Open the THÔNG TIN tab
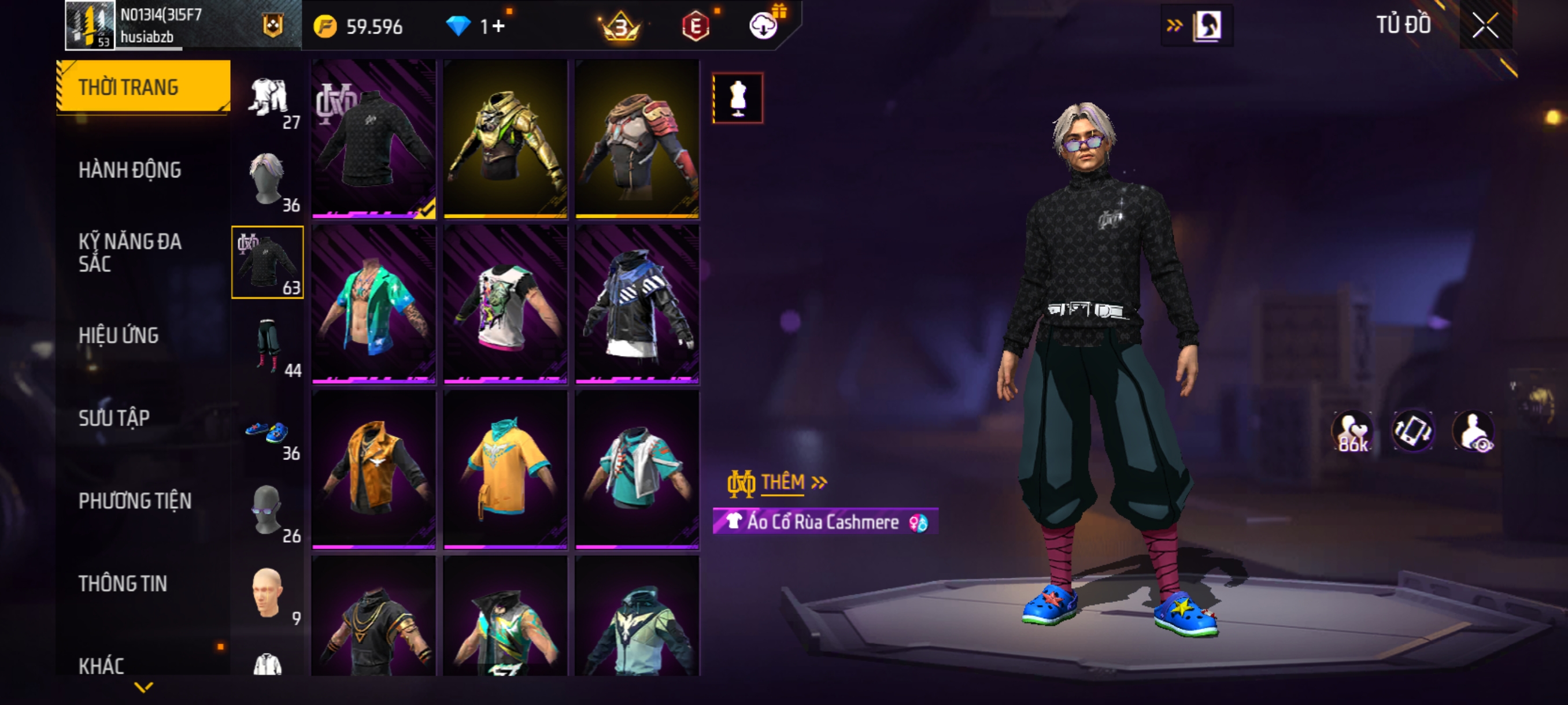The width and height of the screenshot is (1568, 705). [123, 583]
